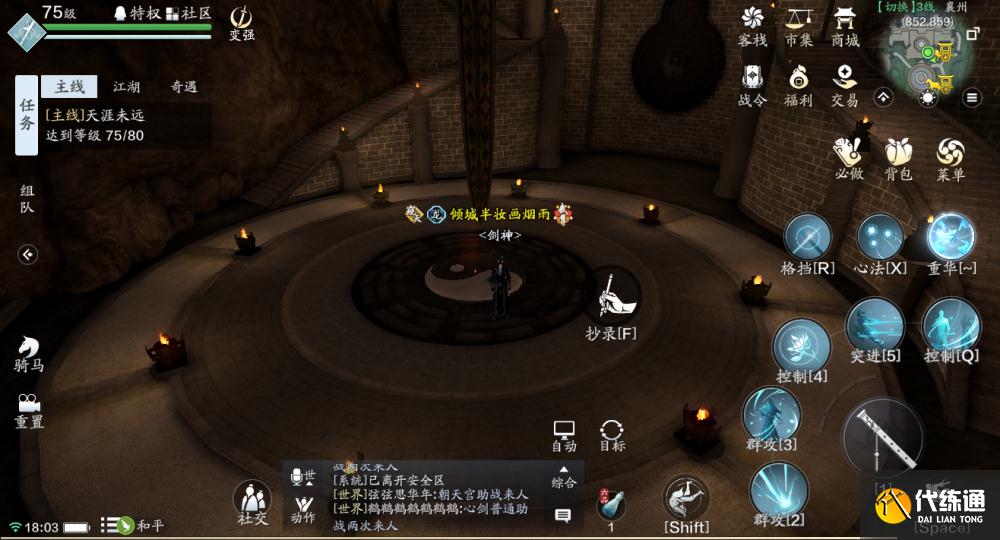
Task: Select the 组队 team tab
Action: coord(27,198)
